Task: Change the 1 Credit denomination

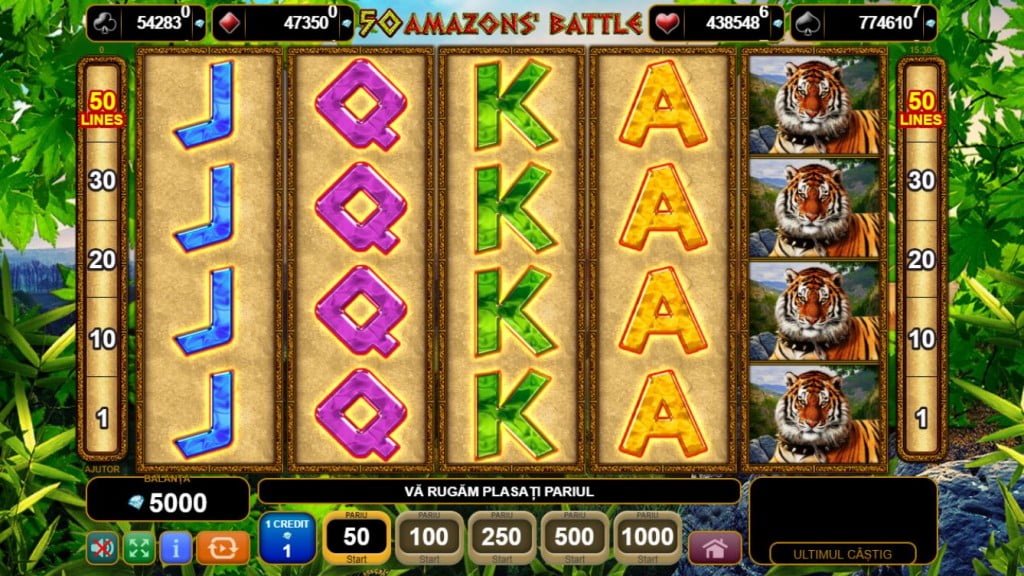Action: coord(286,538)
